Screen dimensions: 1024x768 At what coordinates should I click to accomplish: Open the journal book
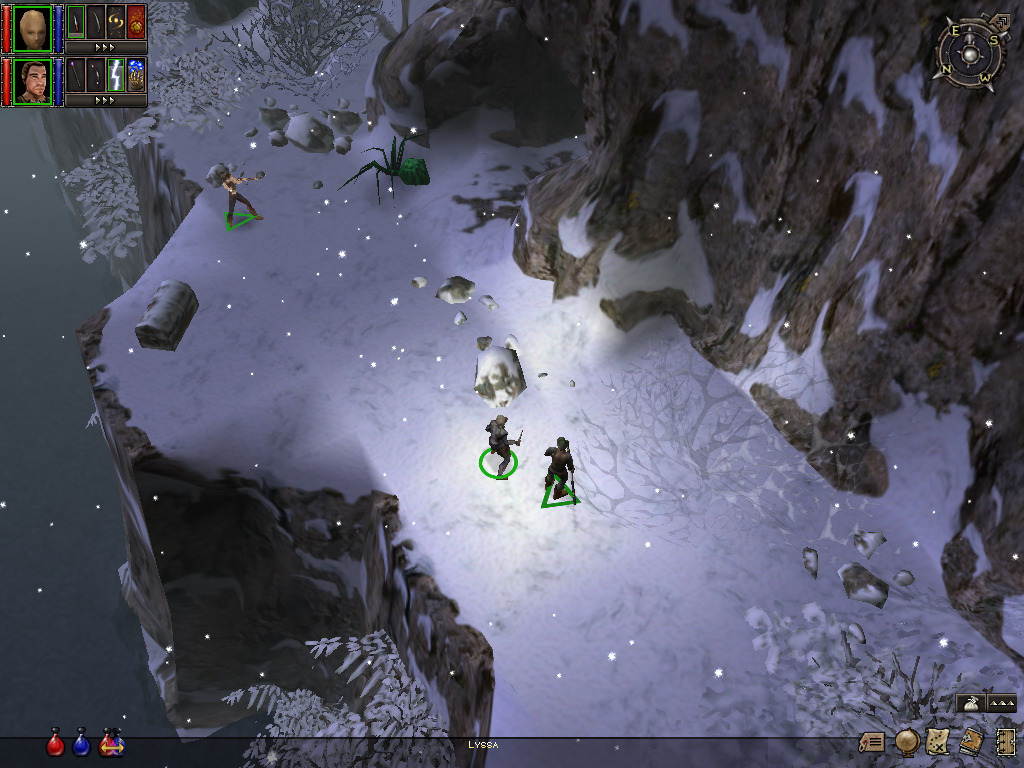pyautogui.click(x=970, y=742)
